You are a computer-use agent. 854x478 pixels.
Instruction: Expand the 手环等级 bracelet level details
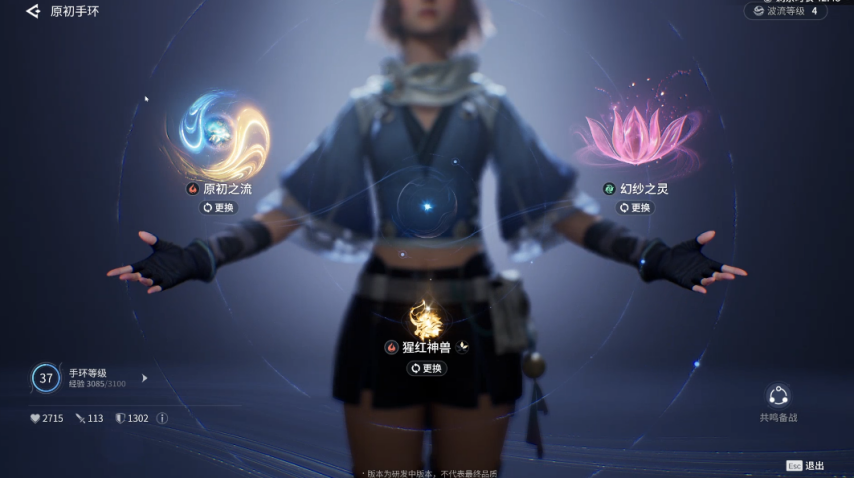144,378
